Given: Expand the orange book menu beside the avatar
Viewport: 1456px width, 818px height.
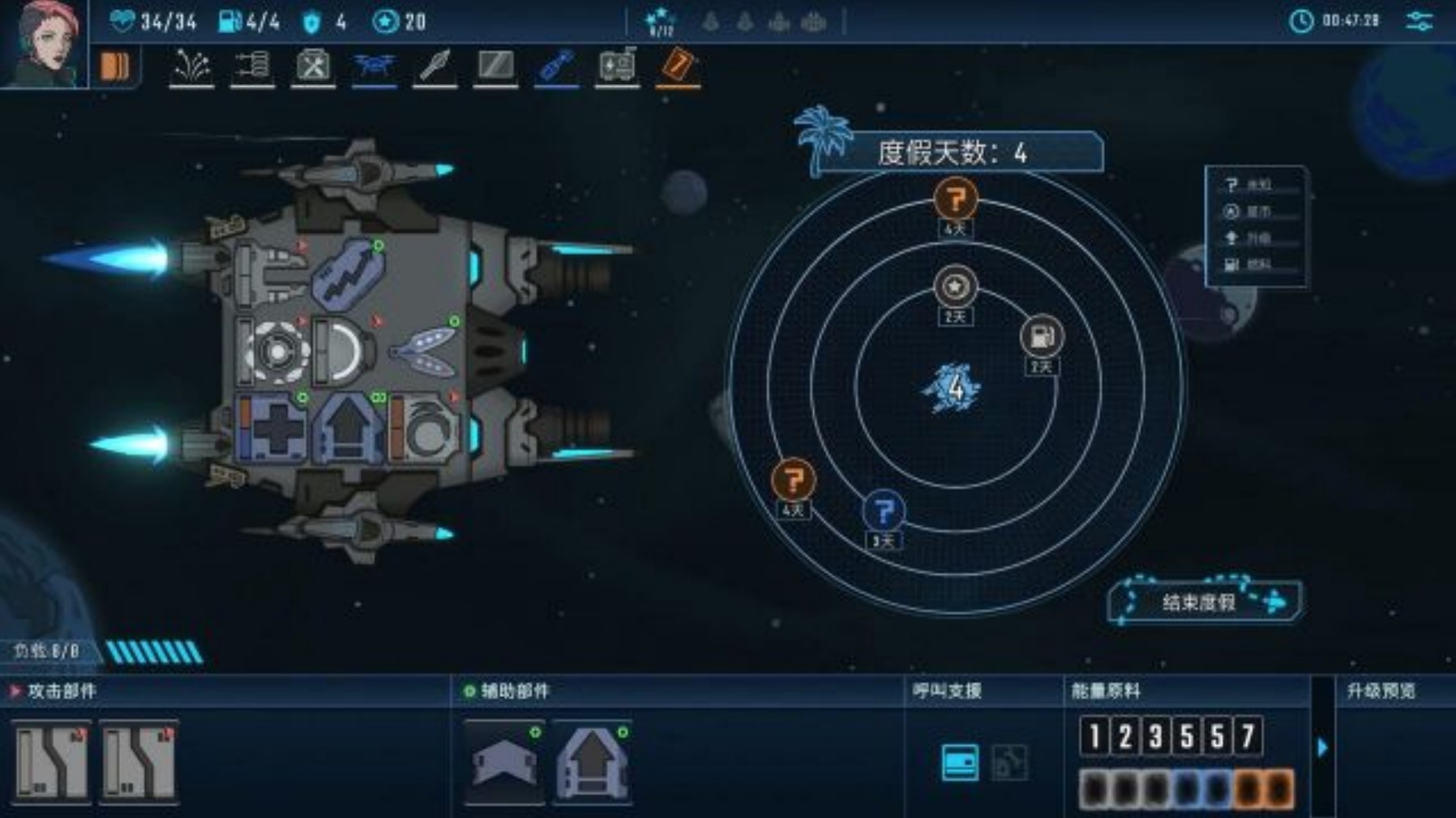Looking at the screenshot, I should [x=116, y=66].
